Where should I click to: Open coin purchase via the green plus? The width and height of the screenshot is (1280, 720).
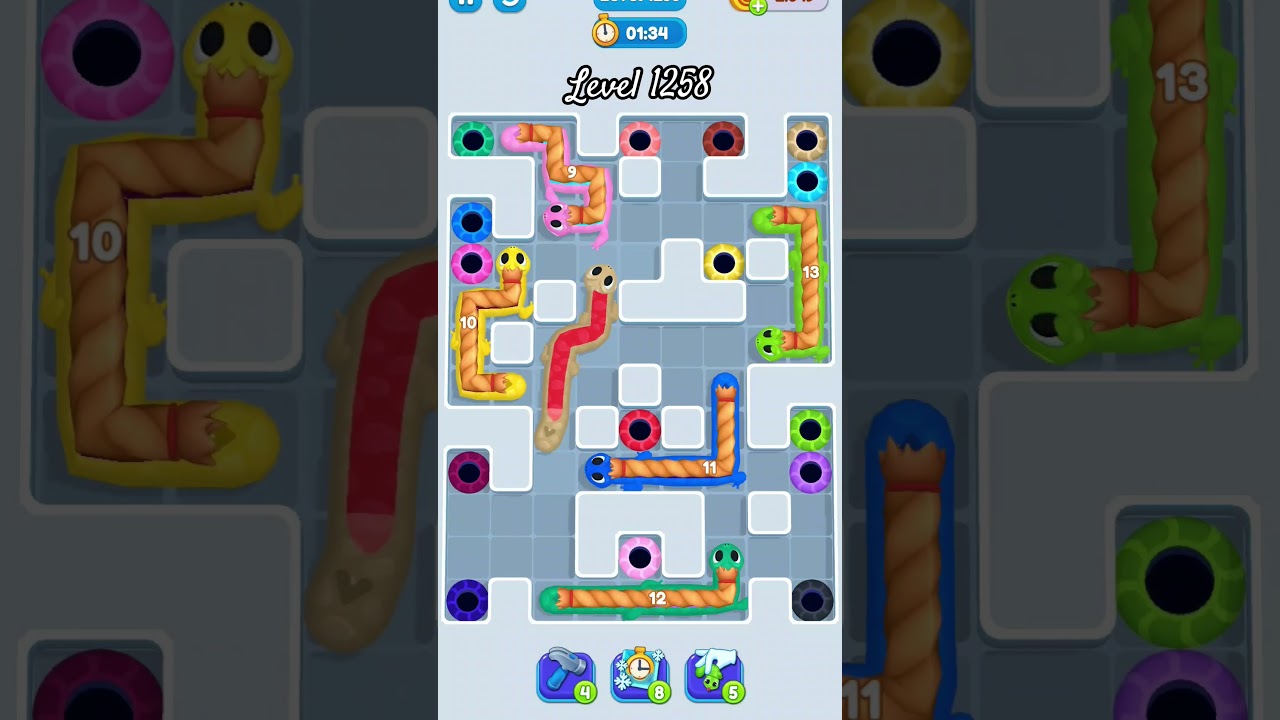tap(759, 8)
